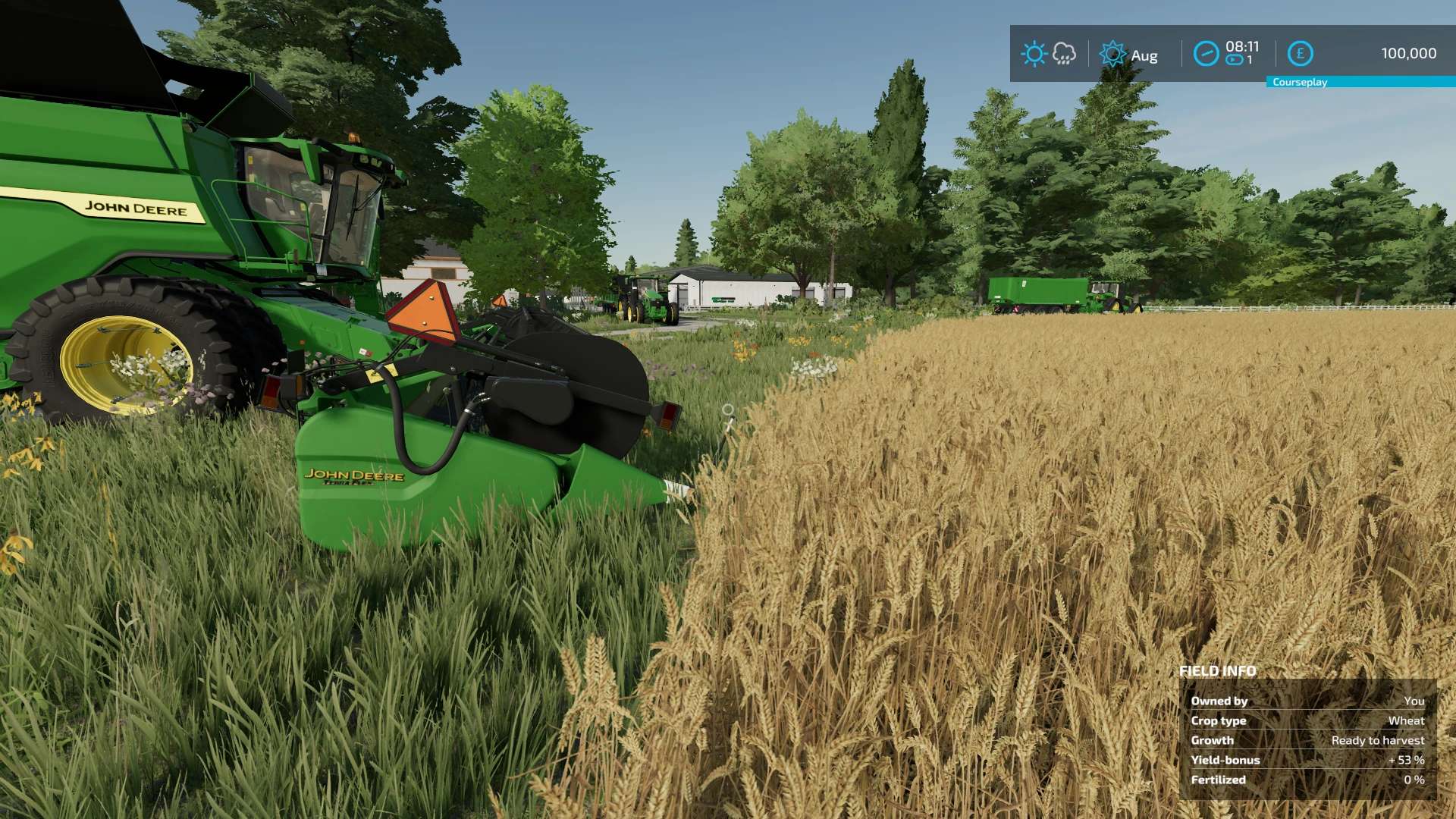The height and width of the screenshot is (819, 1456).
Task: Open the Courseplay label
Action: pyautogui.click(x=1300, y=82)
